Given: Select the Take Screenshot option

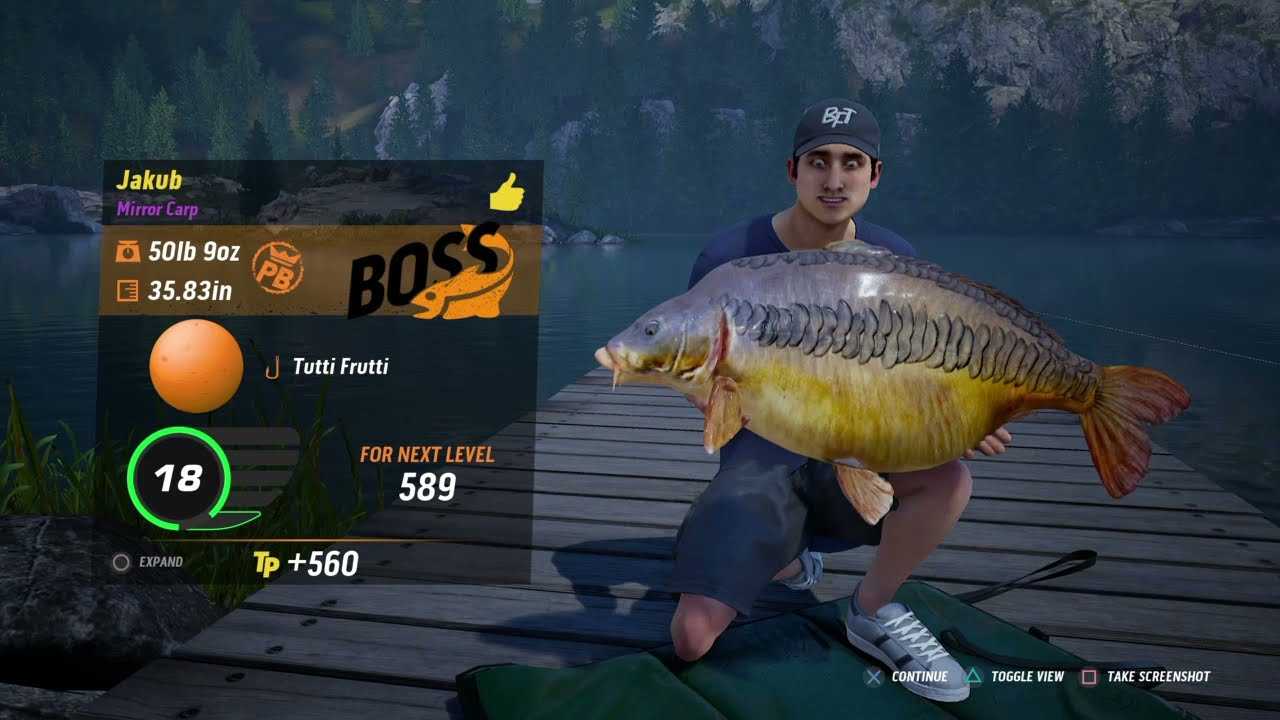Looking at the screenshot, I should pyautogui.click(x=1146, y=677).
